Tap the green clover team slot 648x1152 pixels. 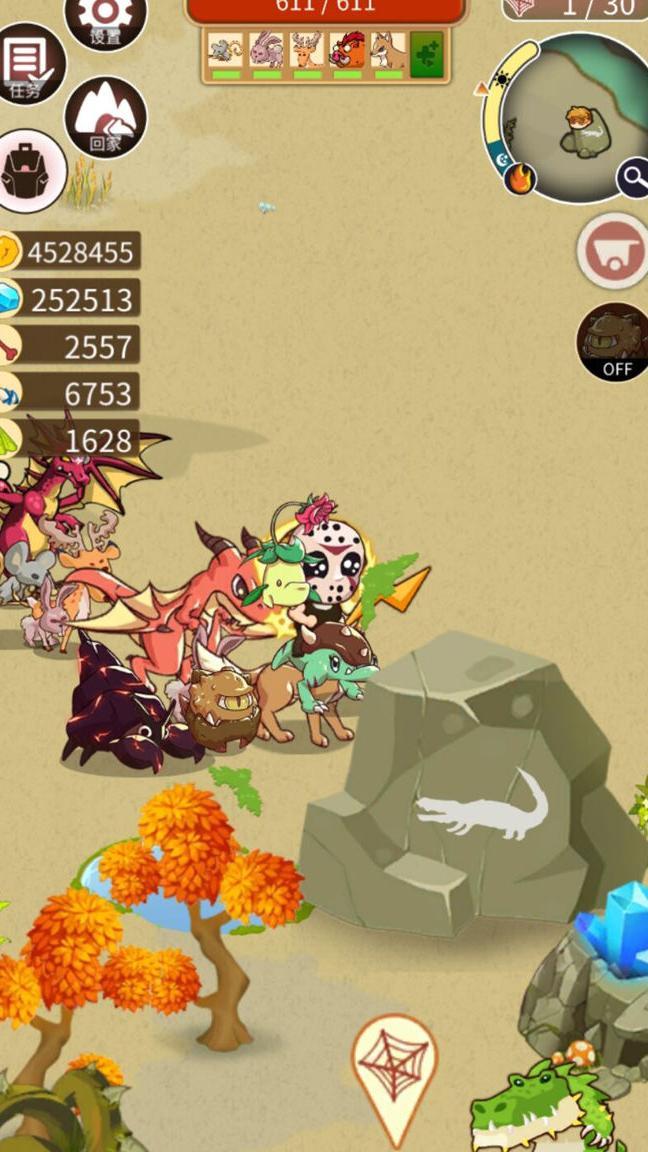pyautogui.click(x=427, y=53)
